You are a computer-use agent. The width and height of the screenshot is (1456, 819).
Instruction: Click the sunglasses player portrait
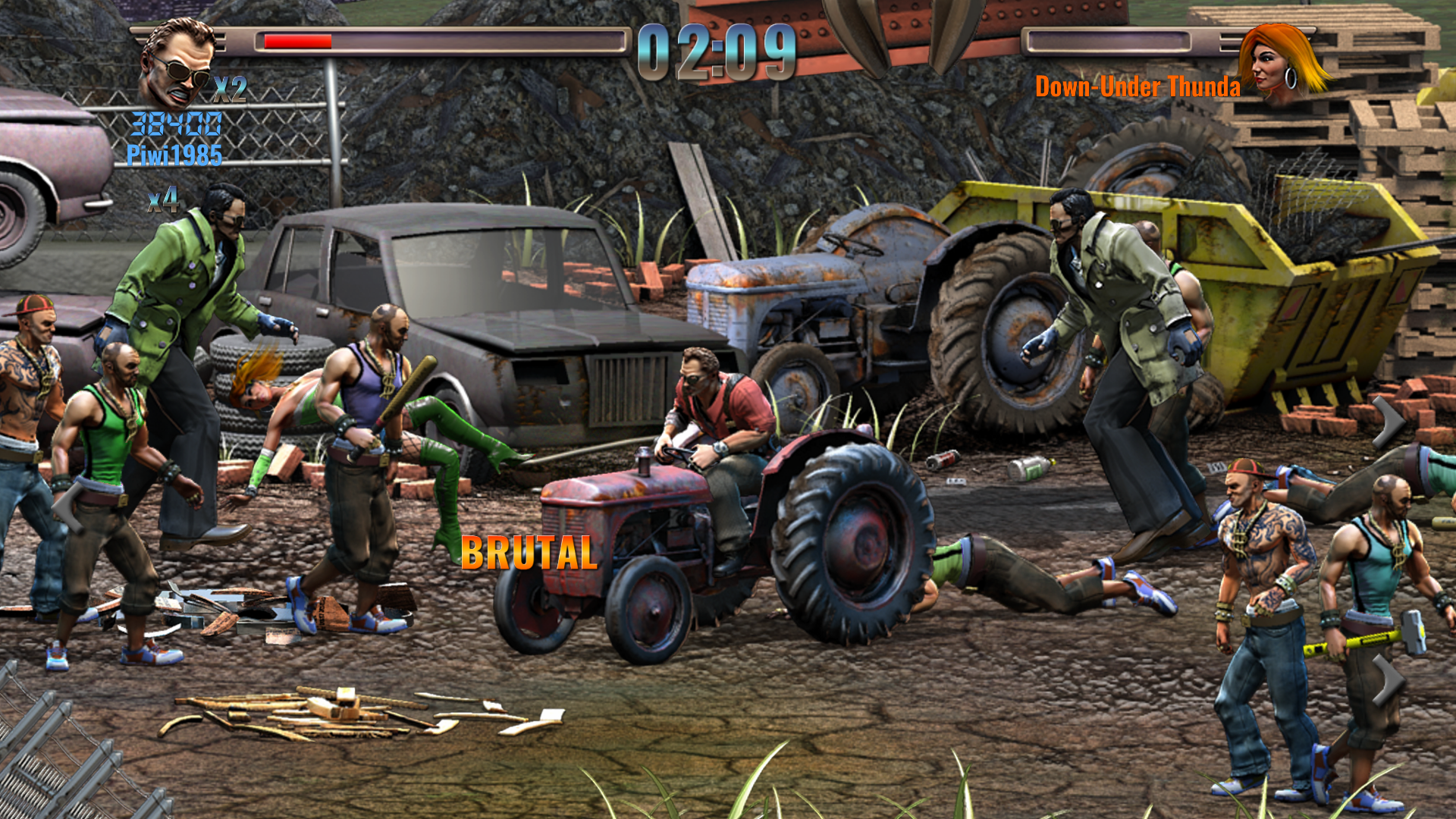(177, 64)
